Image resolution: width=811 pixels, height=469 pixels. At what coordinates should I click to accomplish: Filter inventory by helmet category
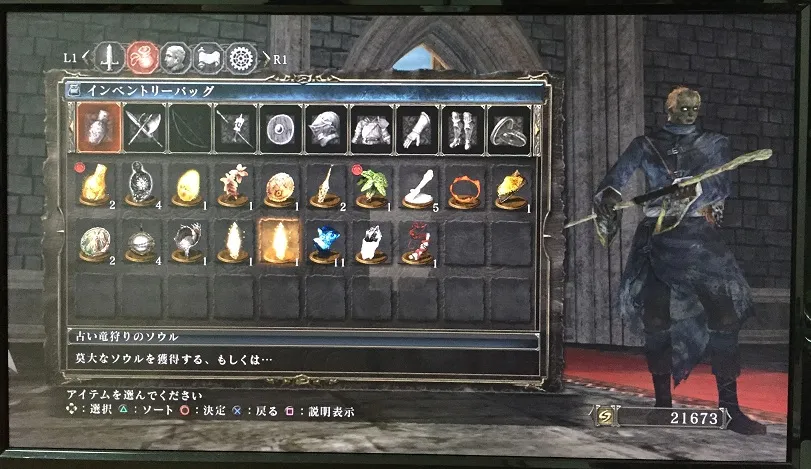tap(323, 128)
